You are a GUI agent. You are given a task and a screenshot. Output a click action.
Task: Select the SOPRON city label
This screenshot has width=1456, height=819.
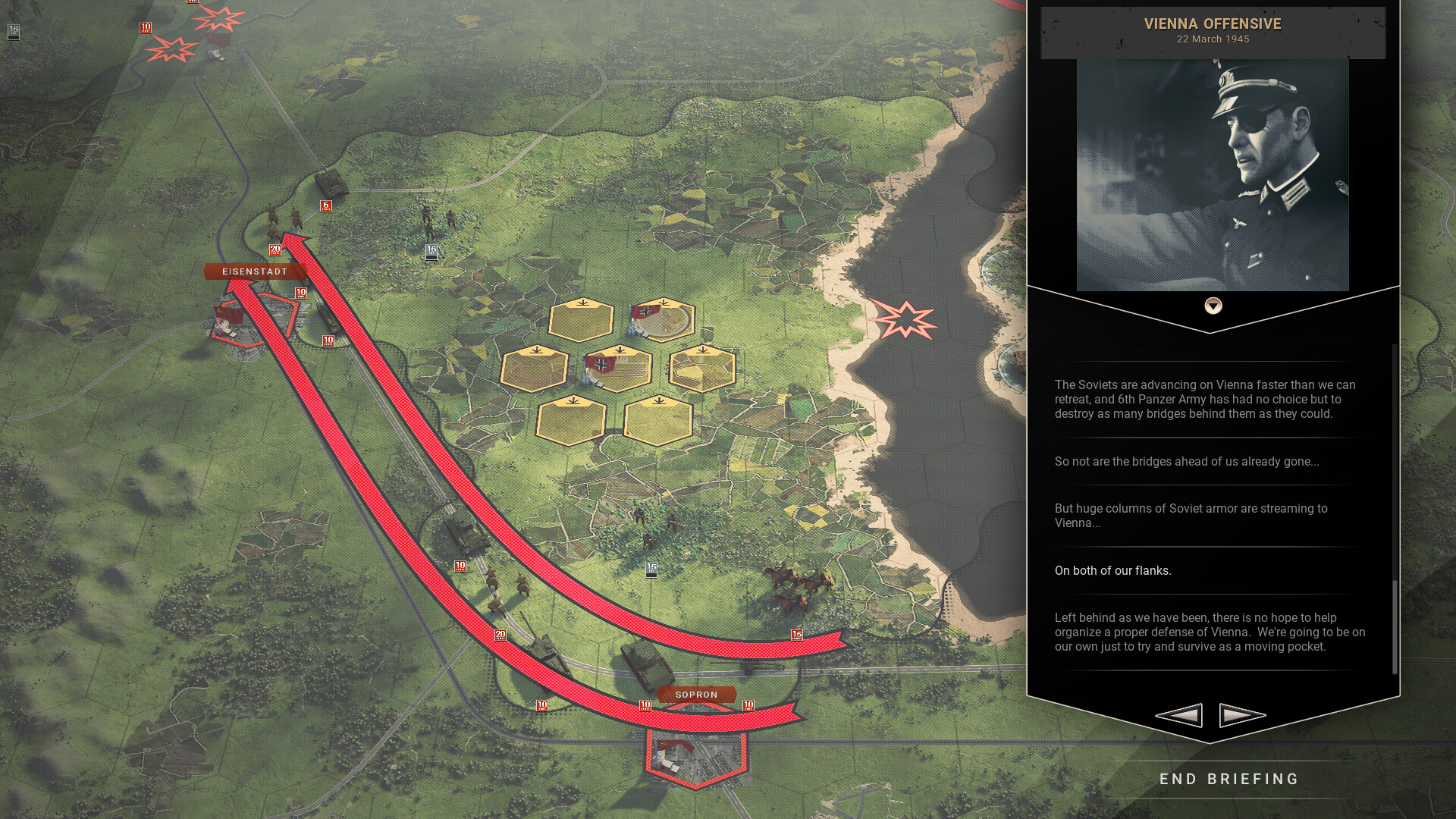tap(696, 694)
